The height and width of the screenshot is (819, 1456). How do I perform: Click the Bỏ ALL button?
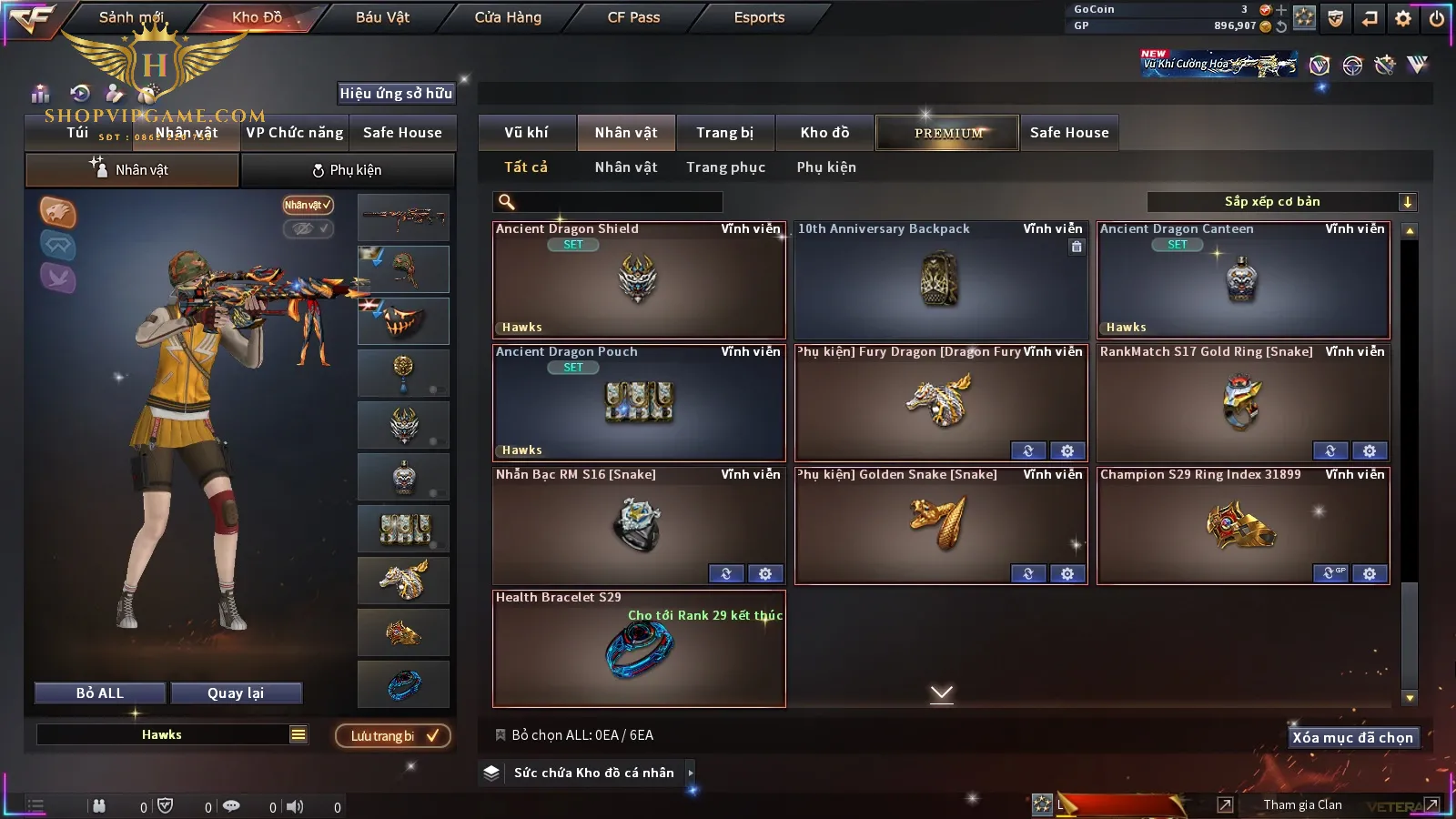tap(100, 693)
